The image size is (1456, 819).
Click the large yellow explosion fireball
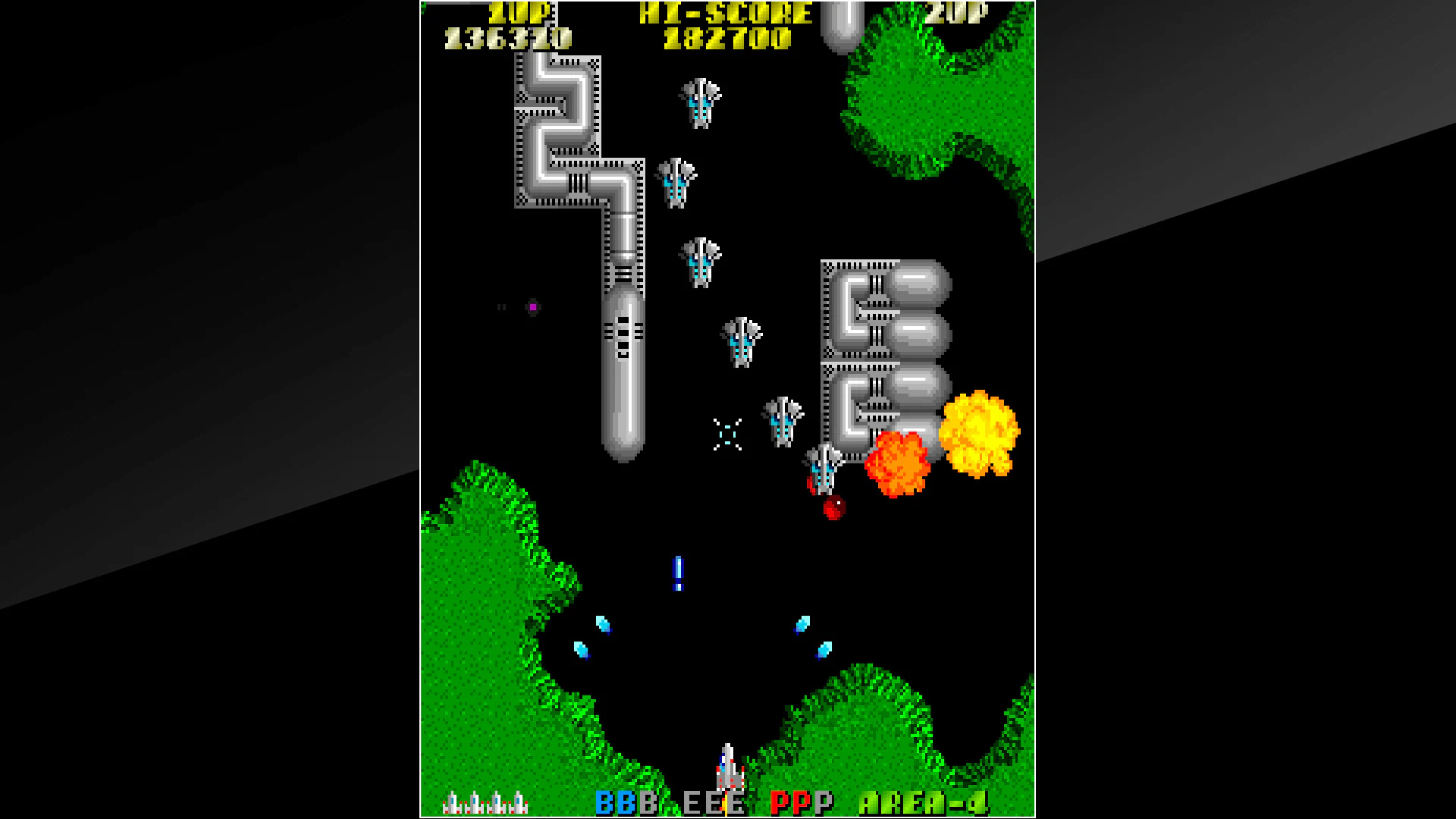(x=978, y=432)
